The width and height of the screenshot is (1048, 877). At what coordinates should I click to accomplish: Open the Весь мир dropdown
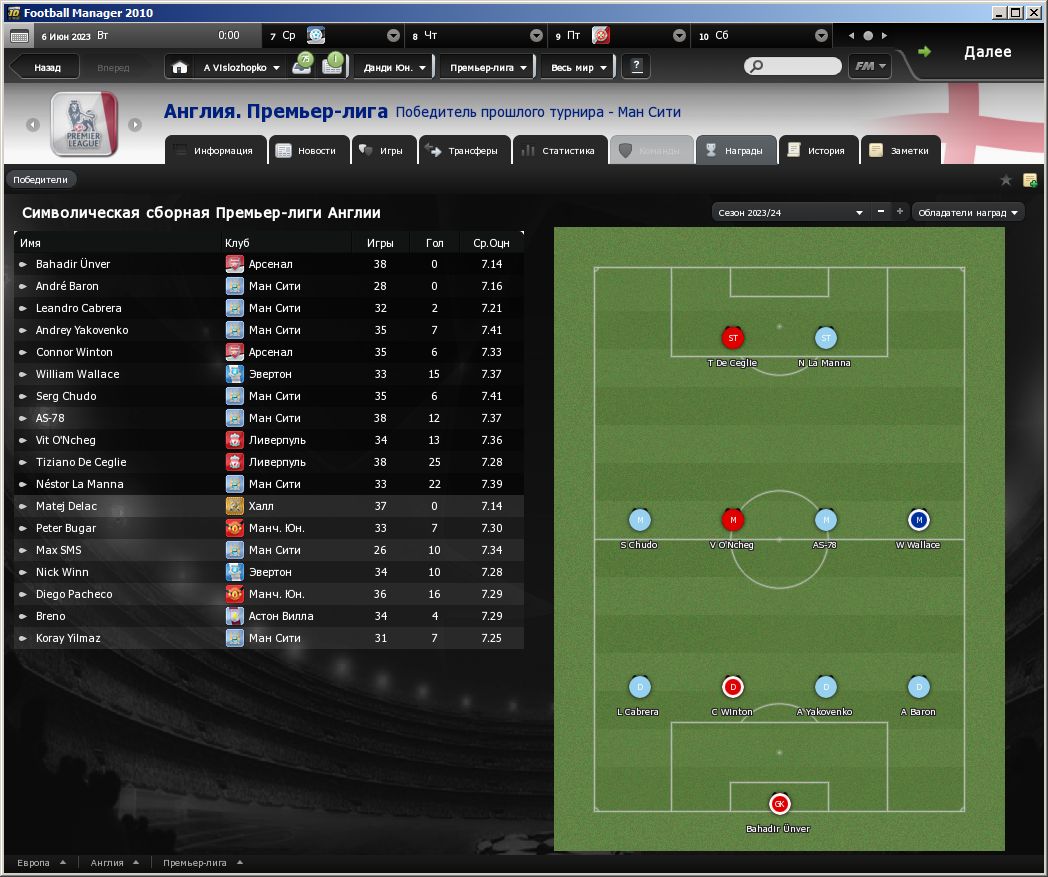579,68
